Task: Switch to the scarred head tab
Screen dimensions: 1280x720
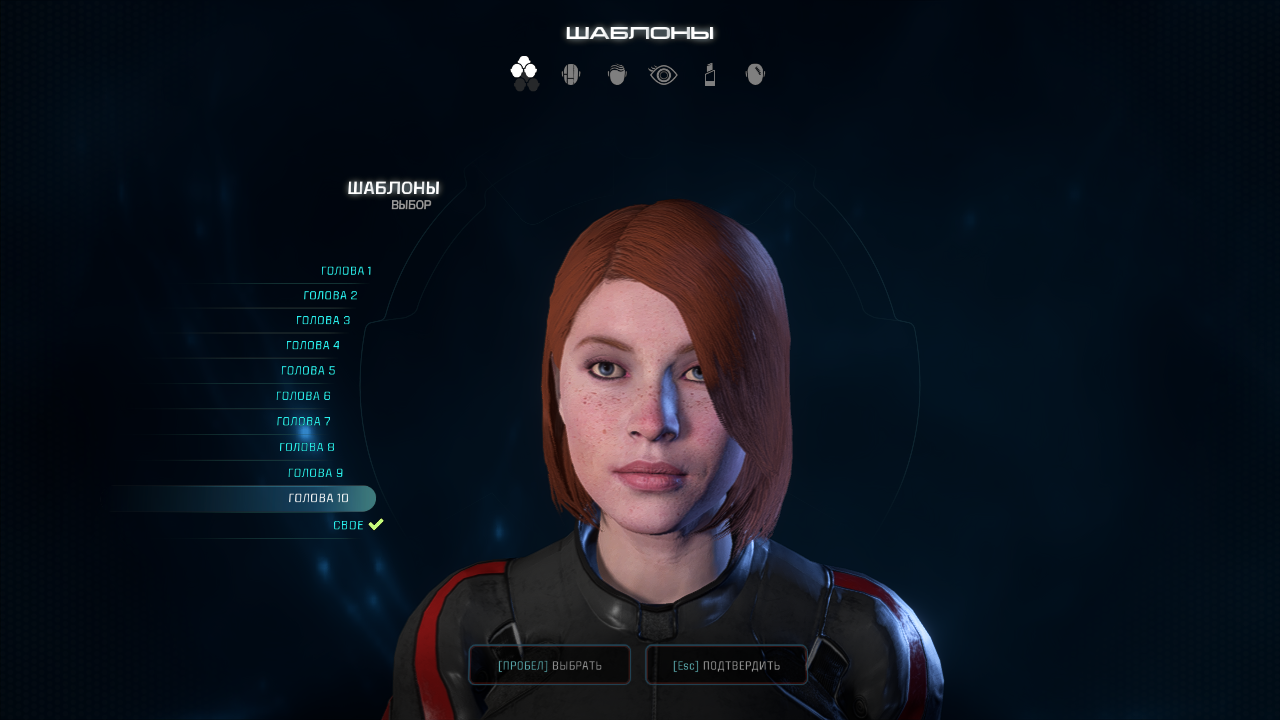Action: pos(755,74)
